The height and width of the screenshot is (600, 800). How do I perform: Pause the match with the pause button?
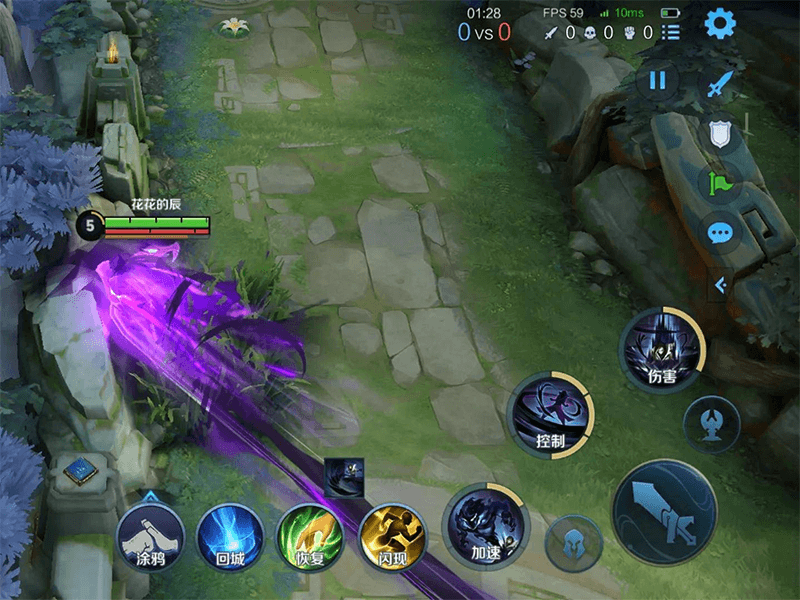657,81
